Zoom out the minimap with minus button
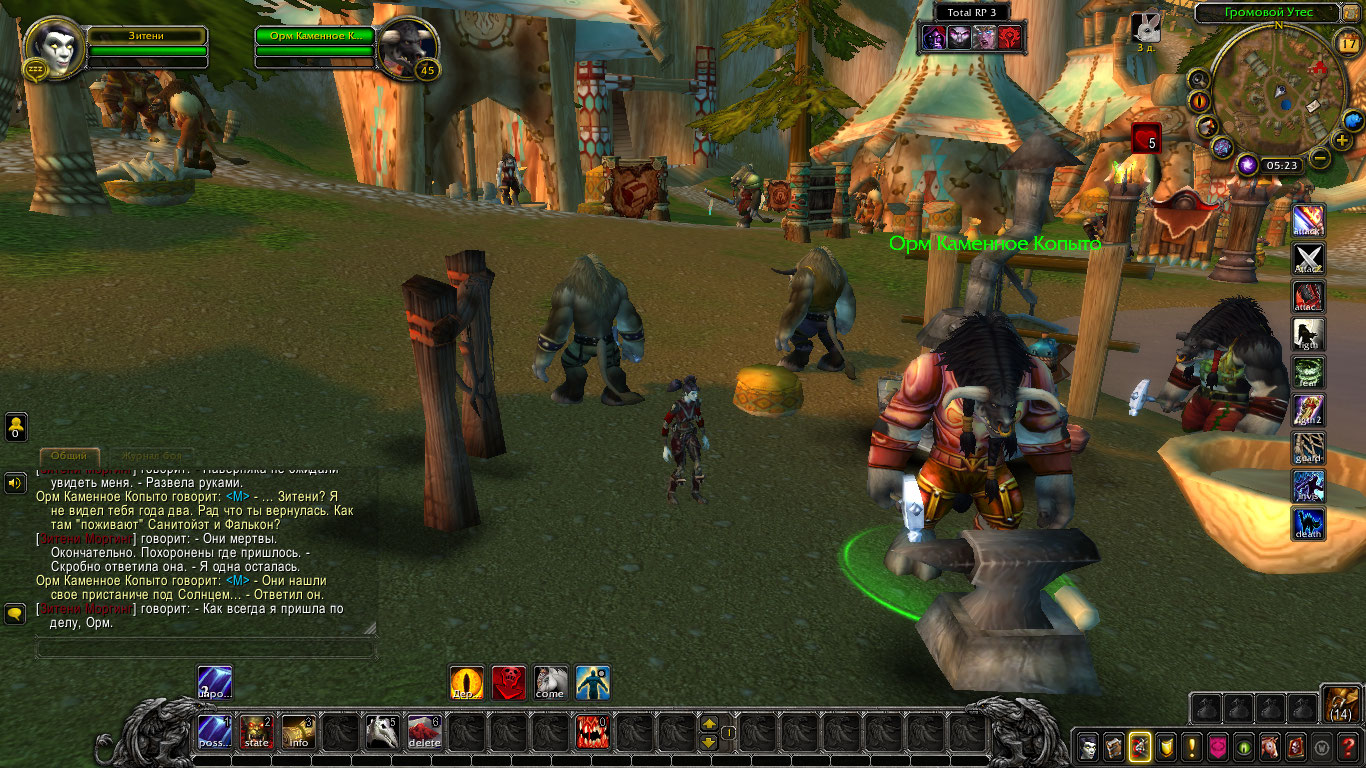The width and height of the screenshot is (1366, 768). [1321, 158]
